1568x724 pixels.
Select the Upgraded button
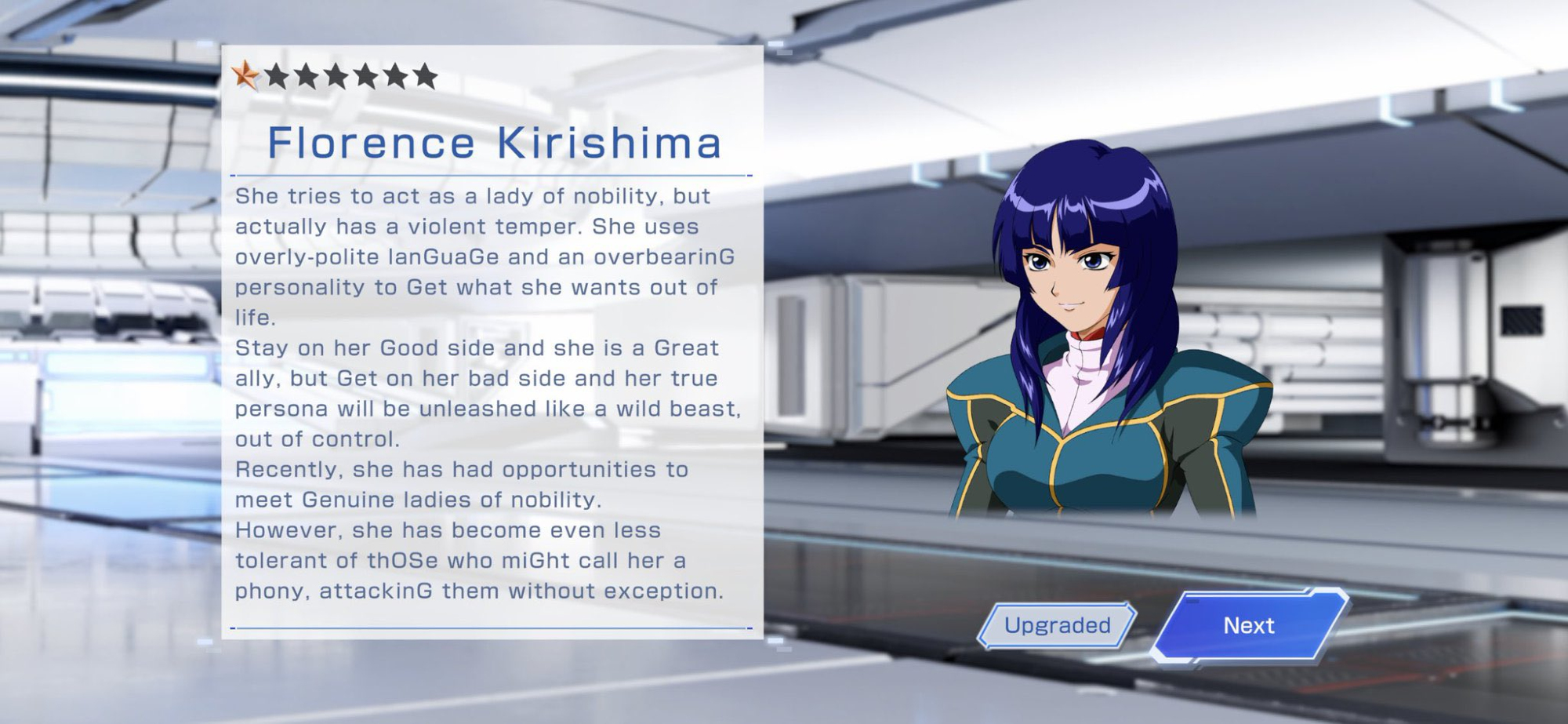pos(1057,625)
